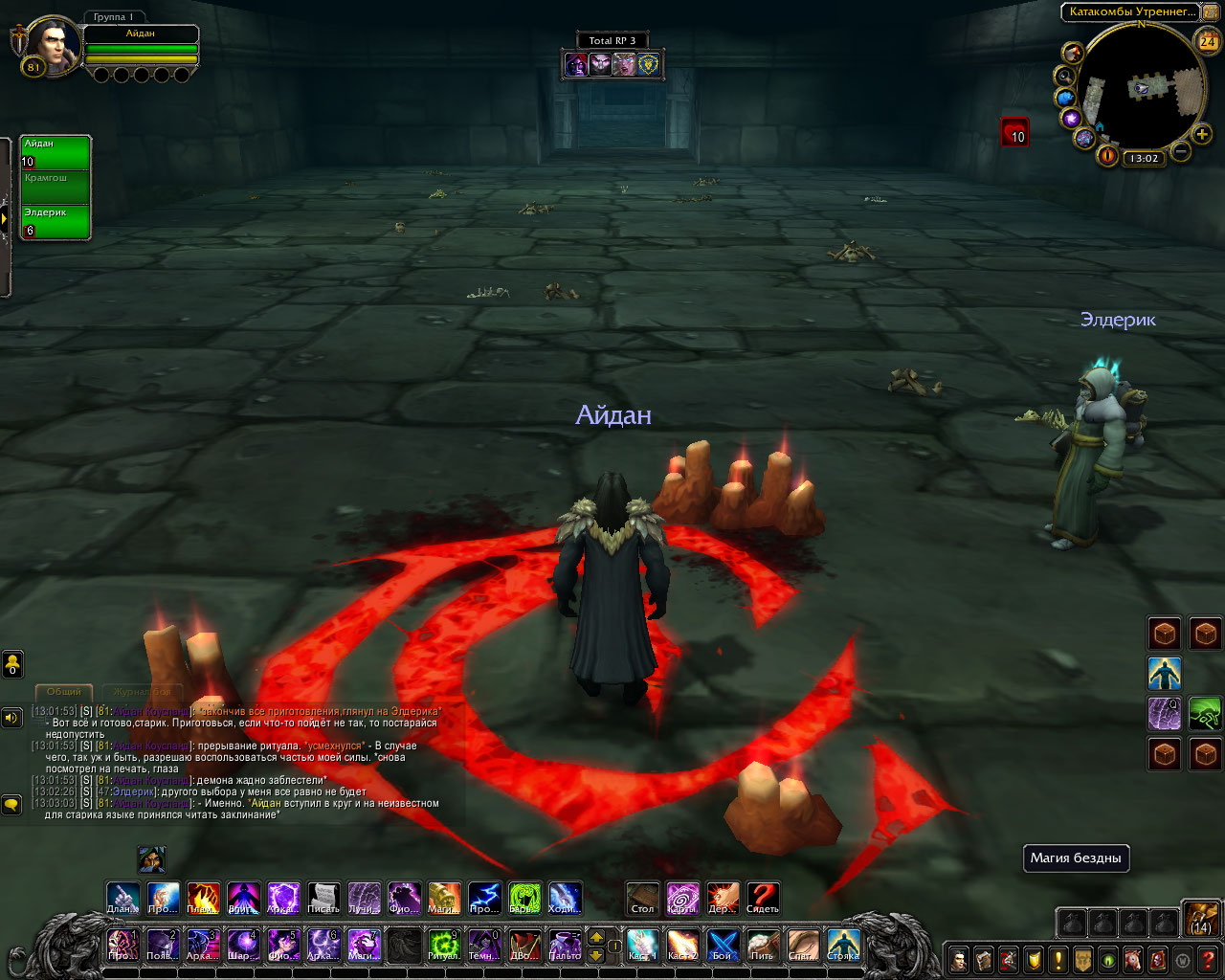Use the Сидеть red question mark action
The width and height of the screenshot is (1225, 980).
point(763,899)
